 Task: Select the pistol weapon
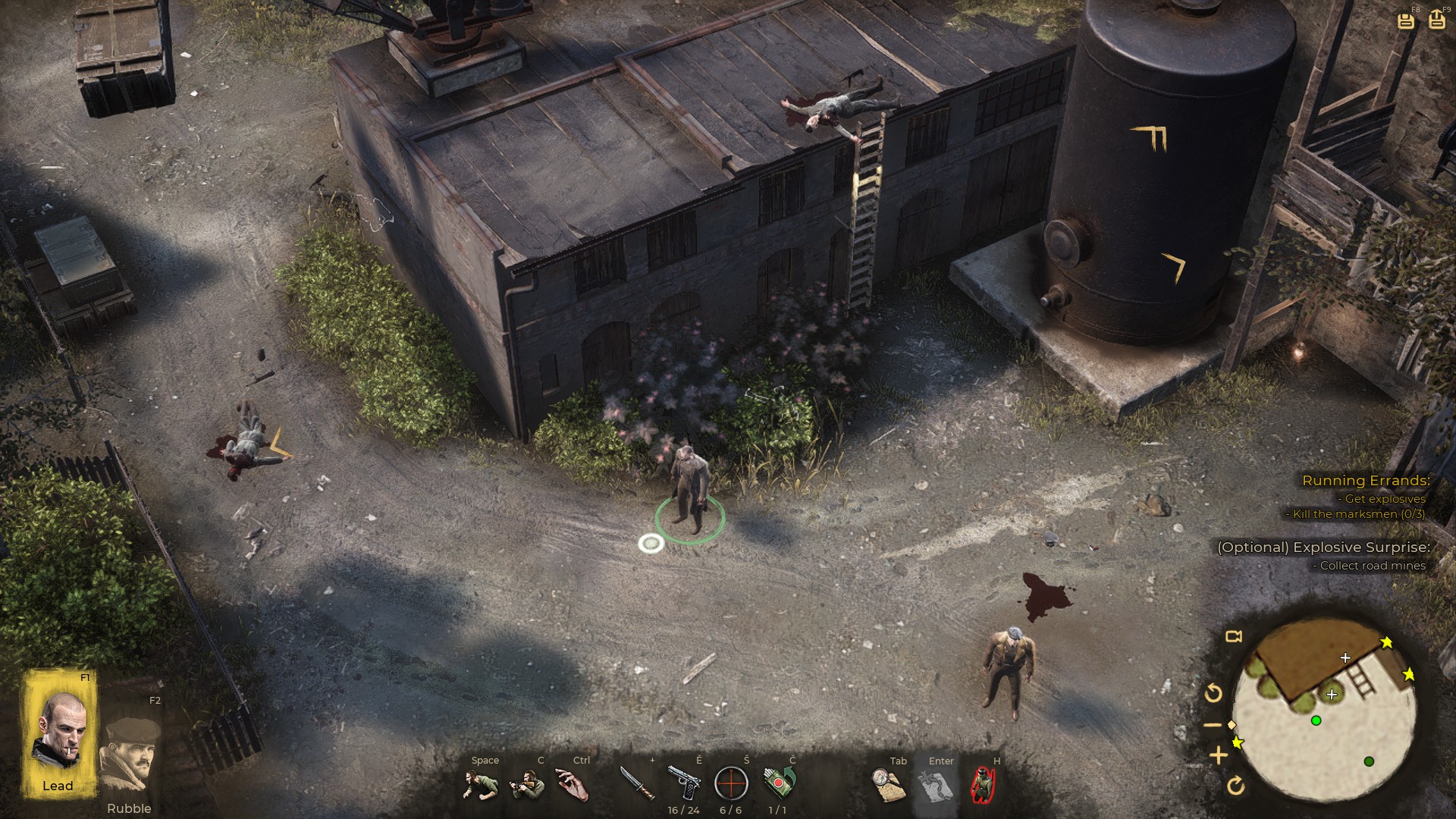point(684,783)
